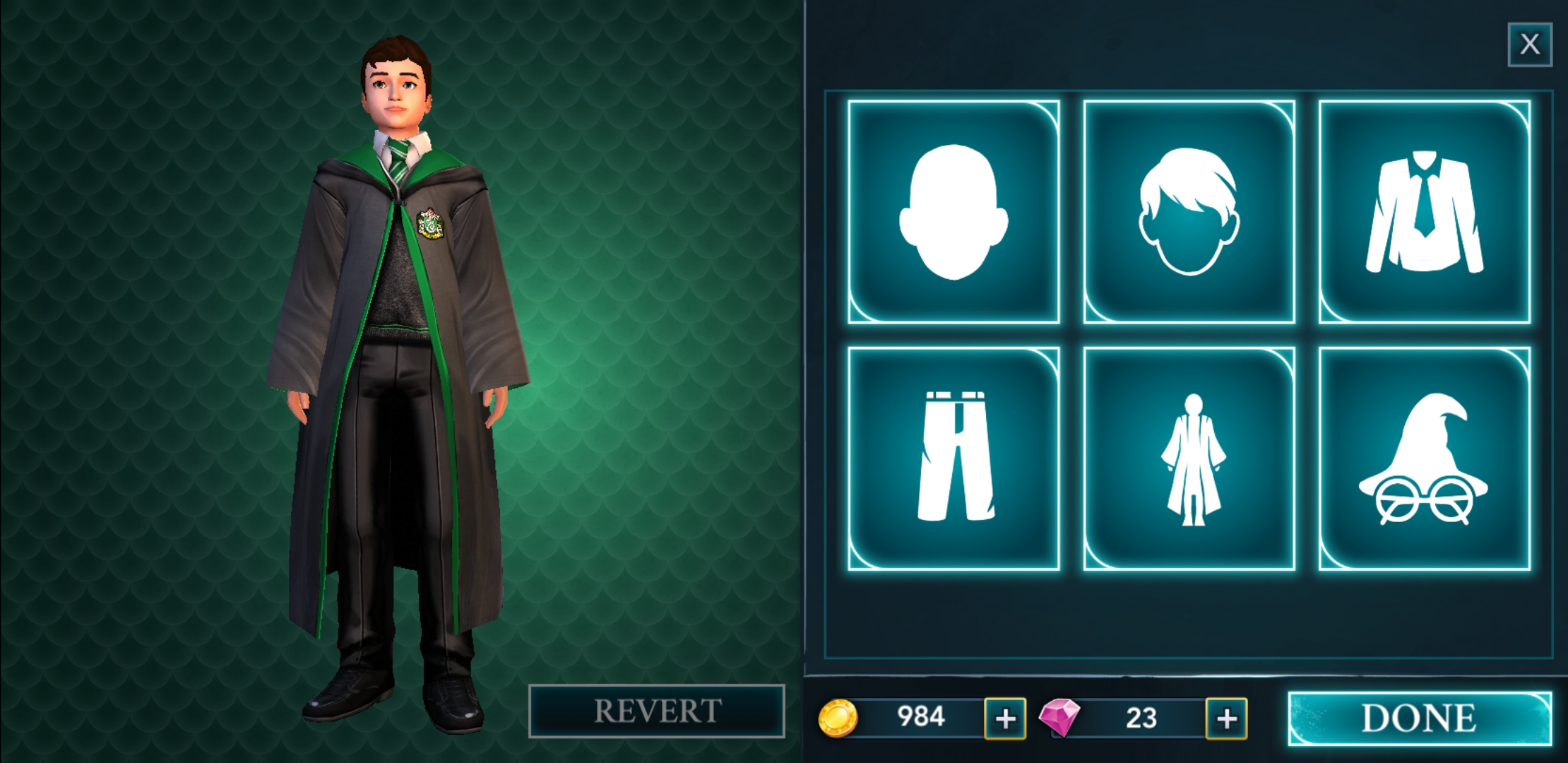Click the REVERT button
Screen dimensions: 1568x763
coord(656,711)
